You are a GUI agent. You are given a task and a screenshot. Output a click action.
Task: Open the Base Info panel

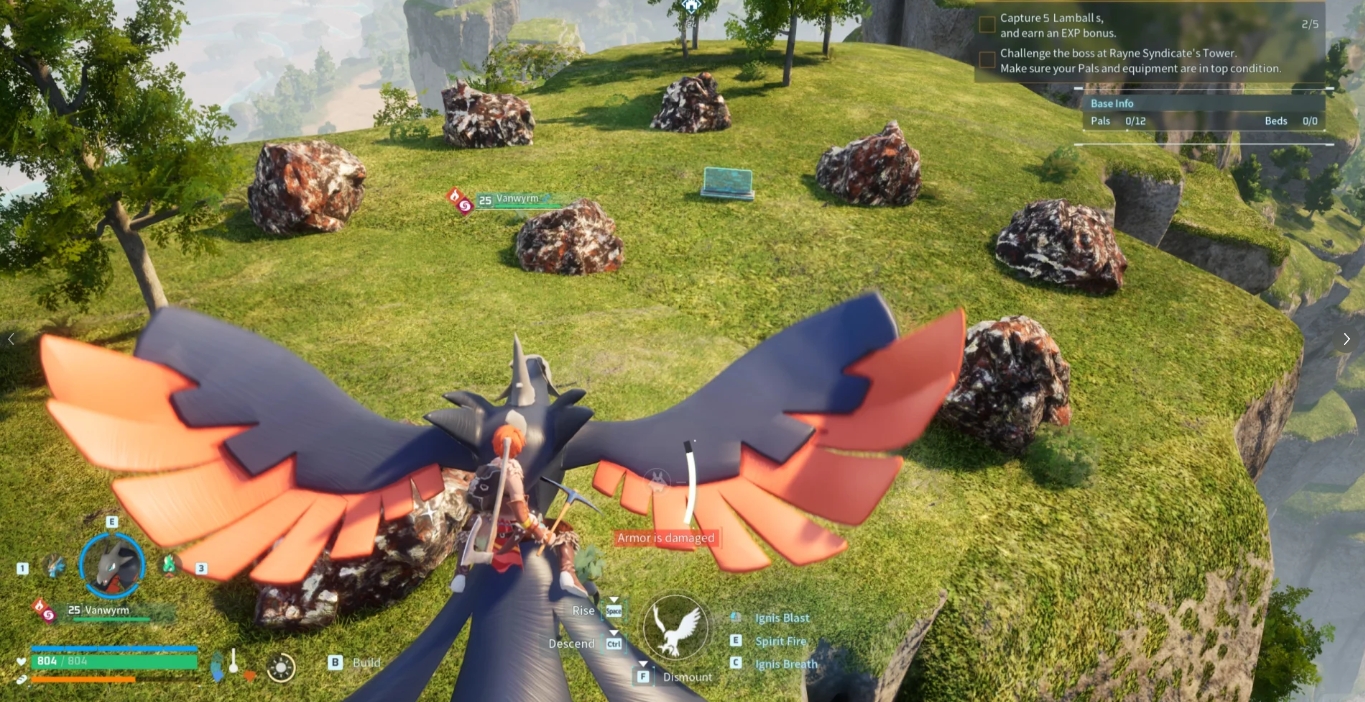[x=1112, y=103]
